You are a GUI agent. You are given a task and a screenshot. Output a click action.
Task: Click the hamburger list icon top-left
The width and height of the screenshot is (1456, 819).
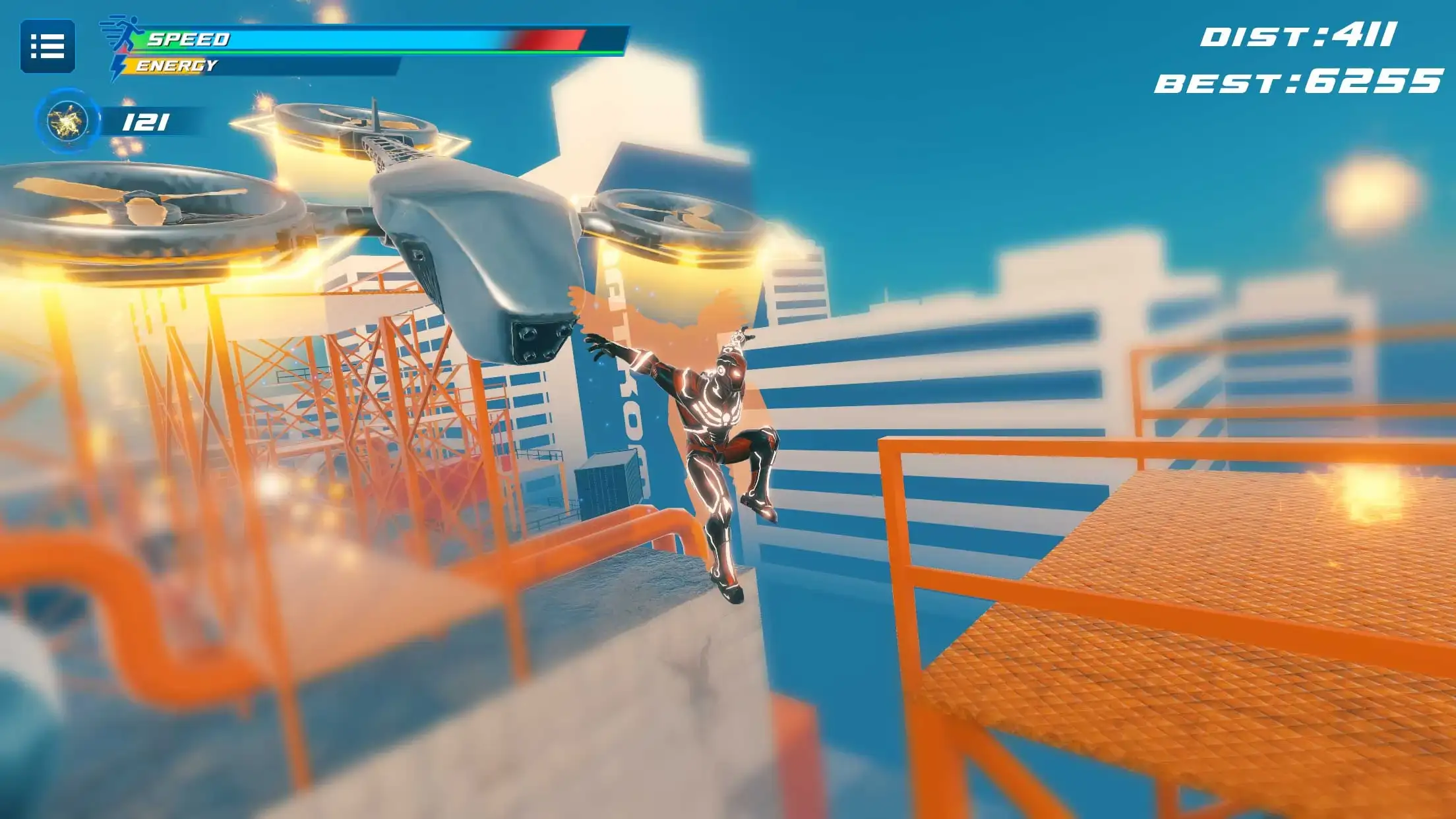point(47,47)
